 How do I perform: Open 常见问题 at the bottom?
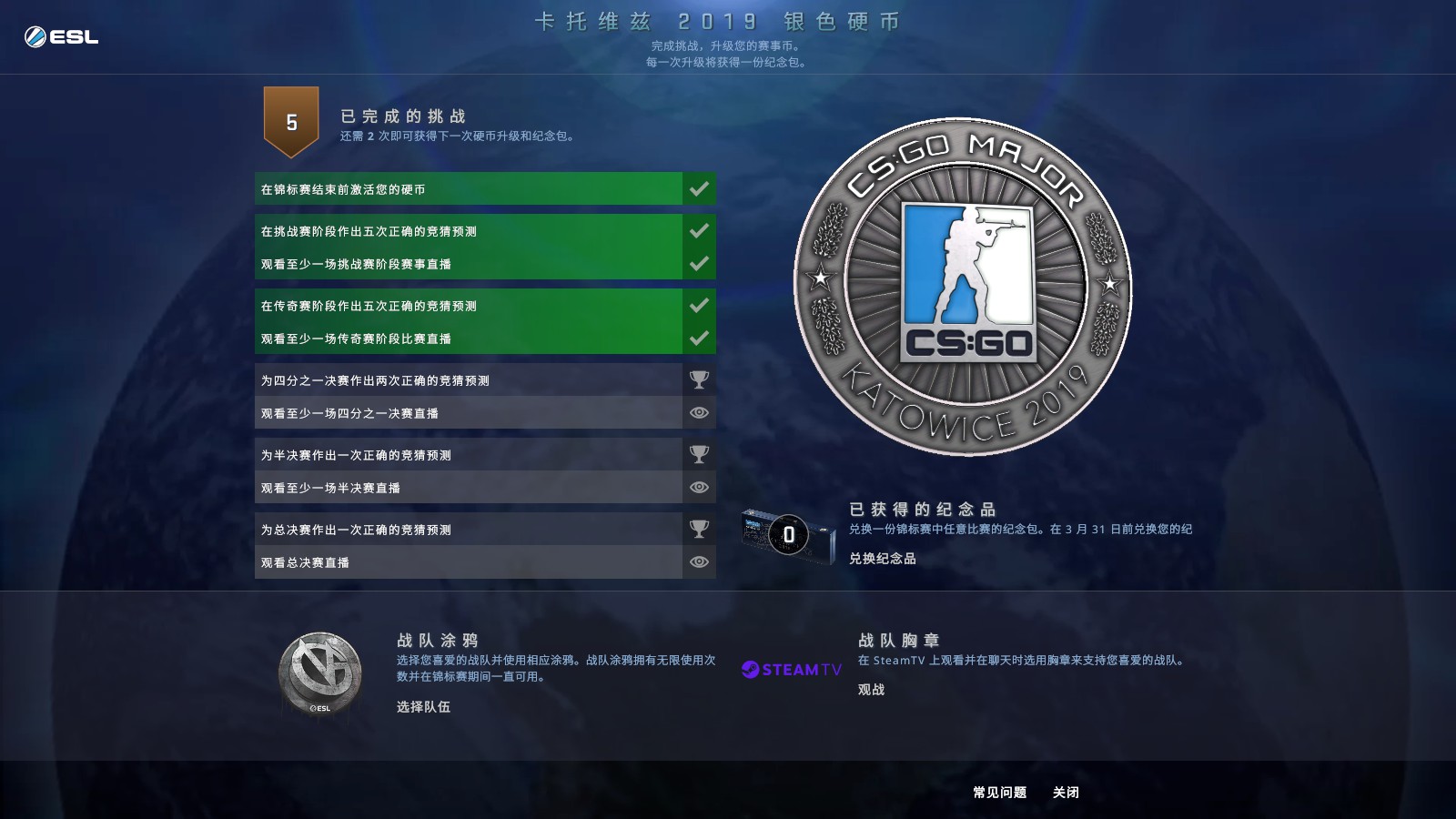pos(999,794)
